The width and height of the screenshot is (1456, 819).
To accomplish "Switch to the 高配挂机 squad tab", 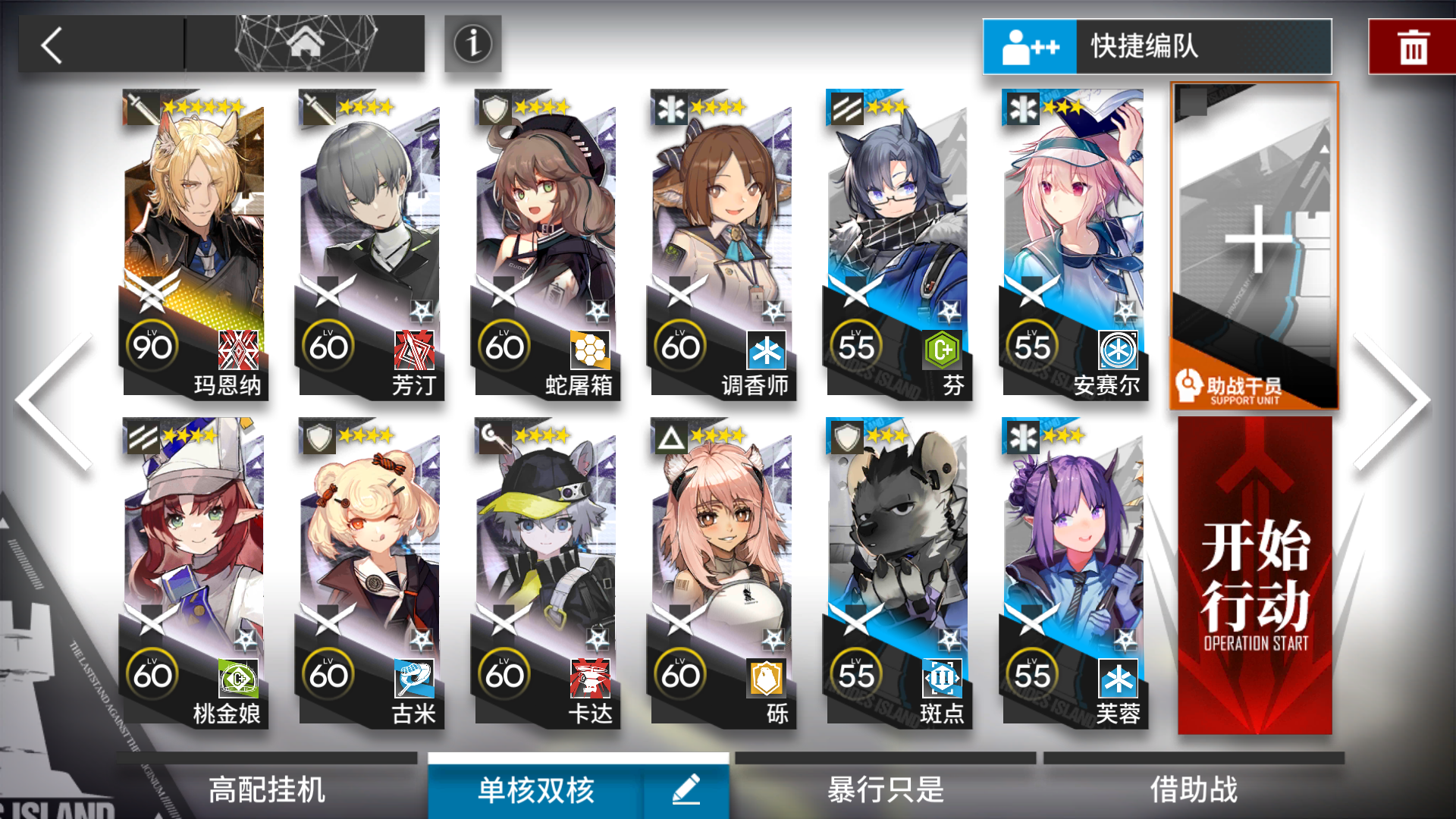I will click(x=265, y=790).
